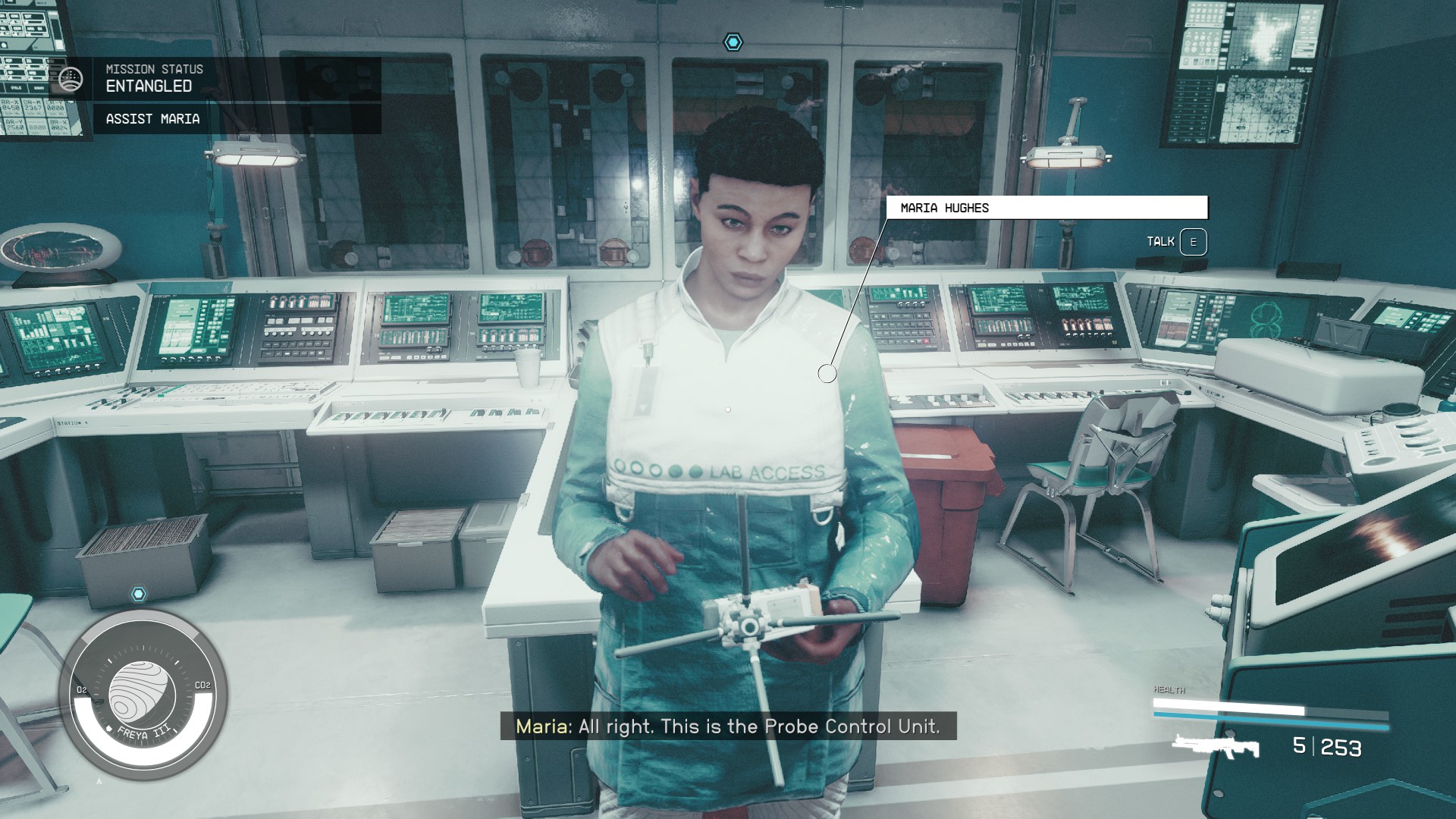Select the rifle weapon icon near the ammo counter
The image size is (1456, 819).
(x=1216, y=748)
